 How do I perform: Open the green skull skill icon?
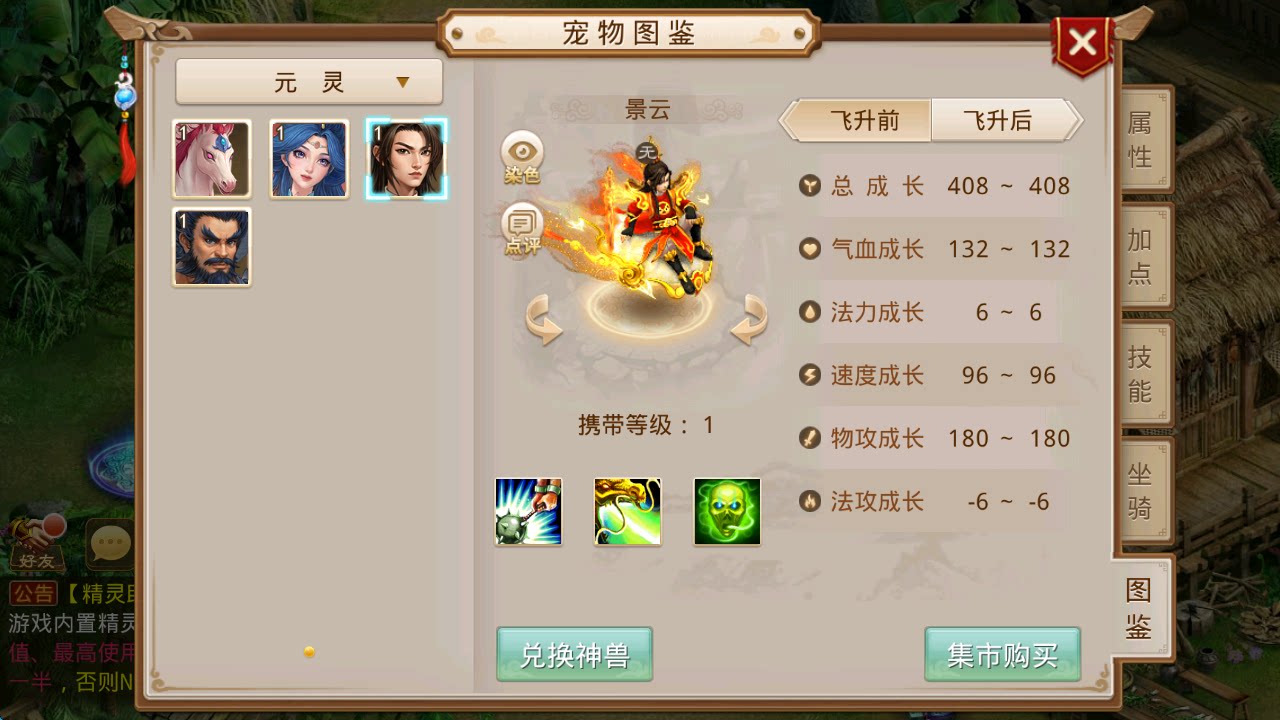(x=726, y=511)
